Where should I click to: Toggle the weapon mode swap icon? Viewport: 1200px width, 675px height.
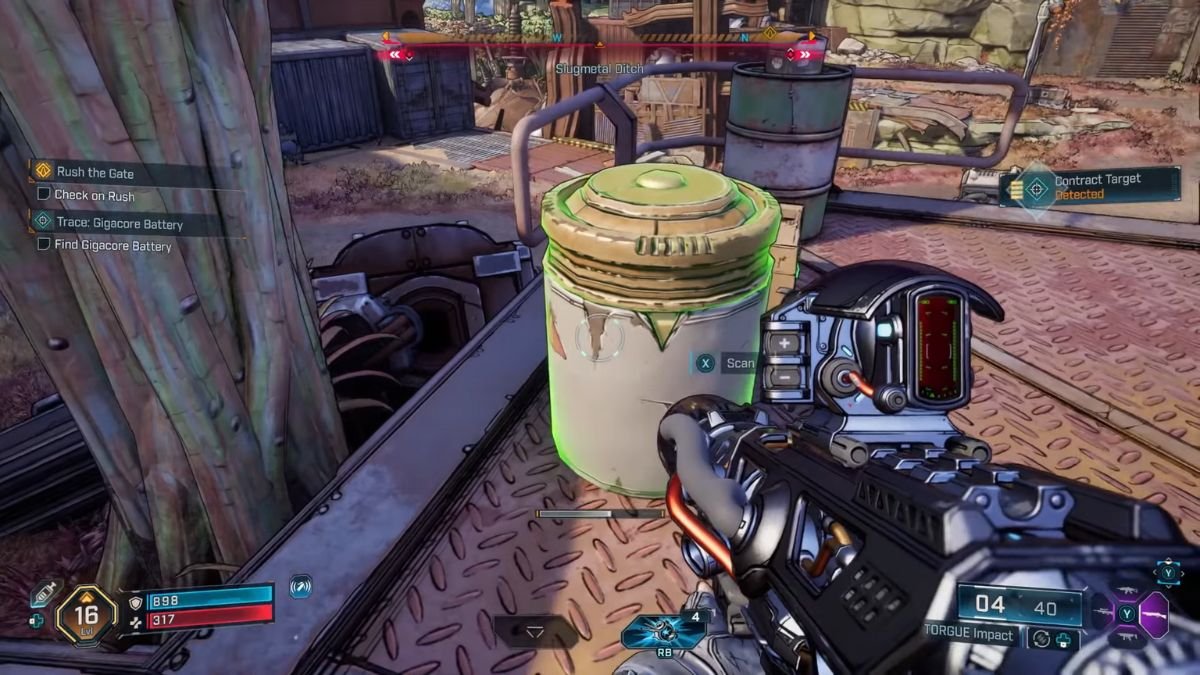click(x=1040, y=637)
